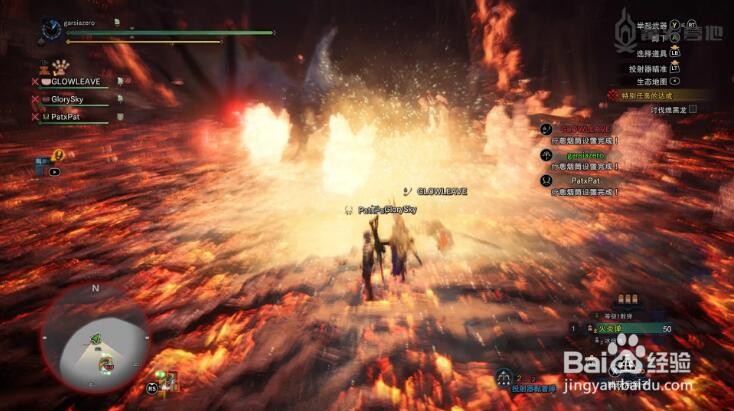Image resolution: width=734 pixels, height=411 pixels.
Task: Toggle the slay black dragon objective checkbox
Action: 692,109
